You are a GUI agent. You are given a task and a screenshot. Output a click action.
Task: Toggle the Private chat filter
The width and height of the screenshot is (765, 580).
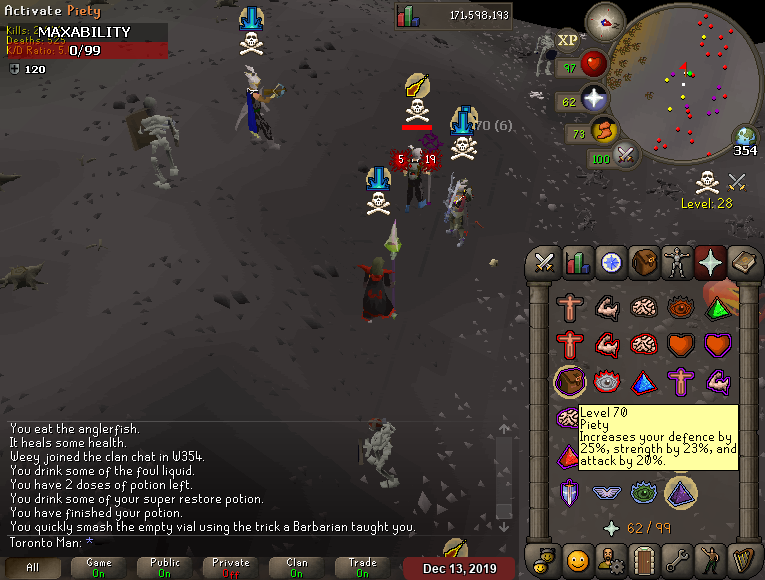click(230, 568)
